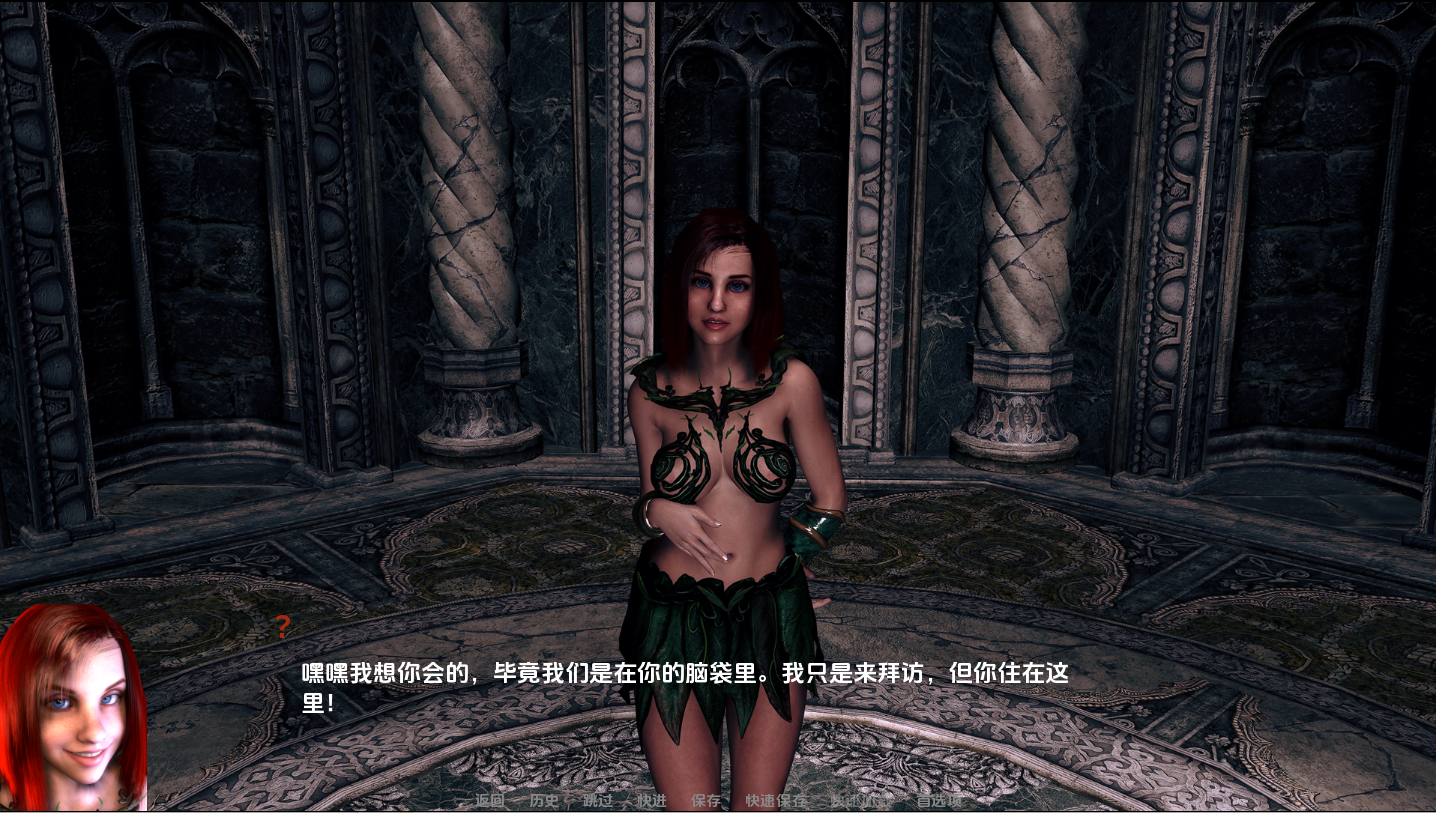Image resolution: width=1436 pixels, height=813 pixels.
Task: Perform a 快速保存 quick save
Action: tap(777, 800)
